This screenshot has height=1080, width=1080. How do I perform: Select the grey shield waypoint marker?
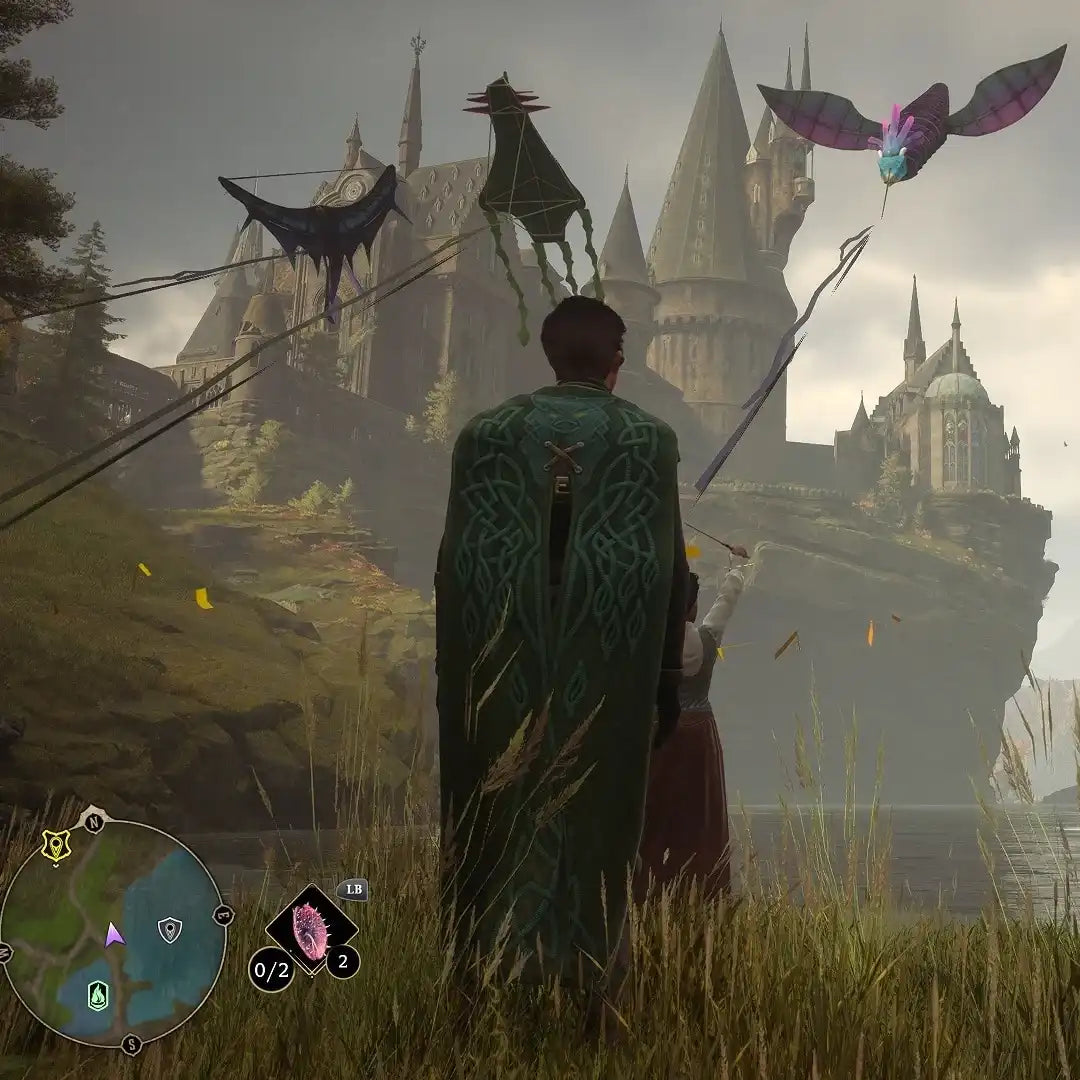click(170, 930)
